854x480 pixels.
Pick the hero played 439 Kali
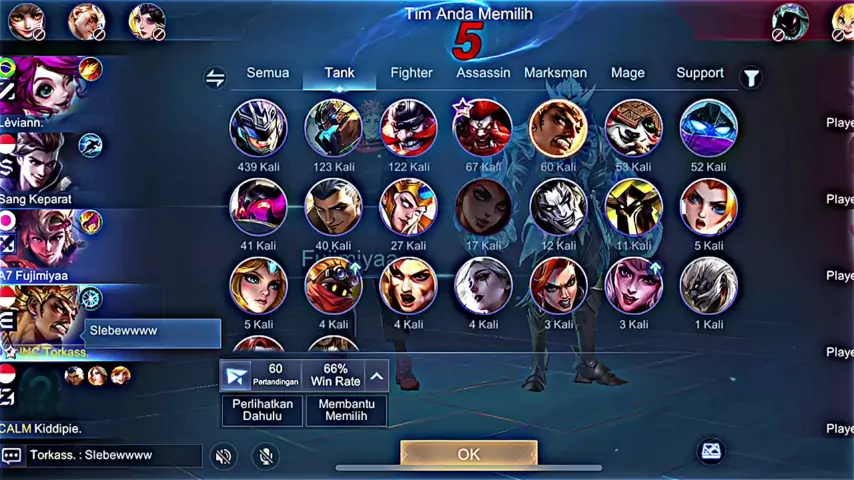pos(259,127)
